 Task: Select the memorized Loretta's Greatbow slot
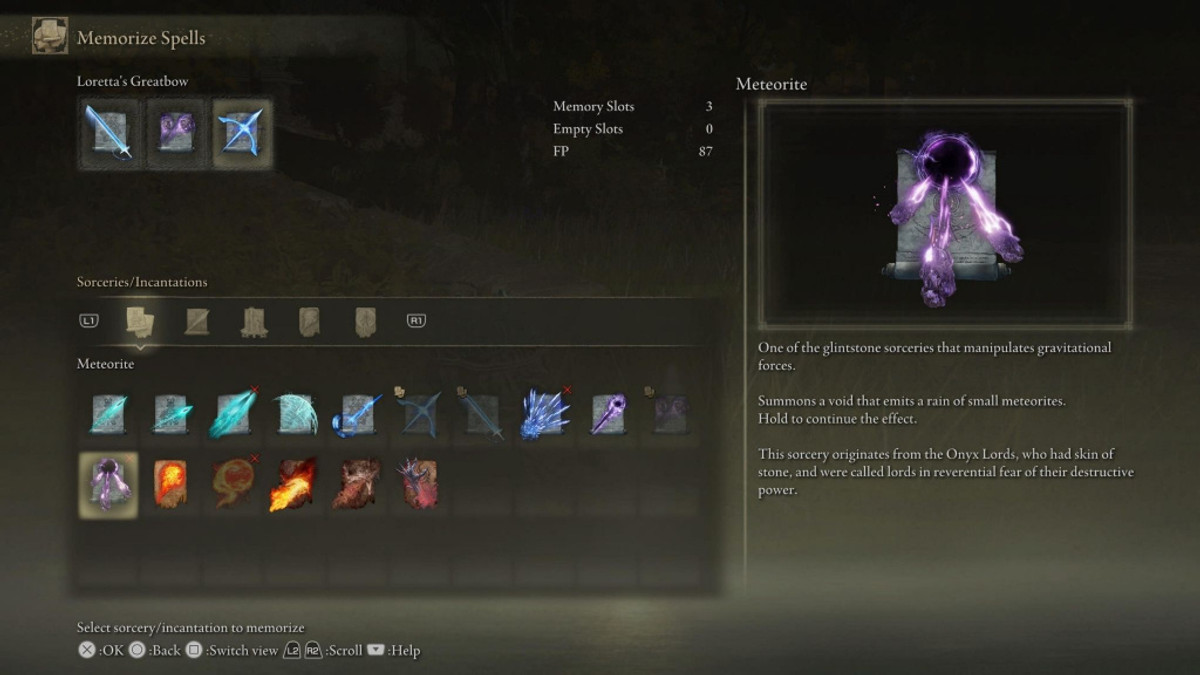click(241, 132)
